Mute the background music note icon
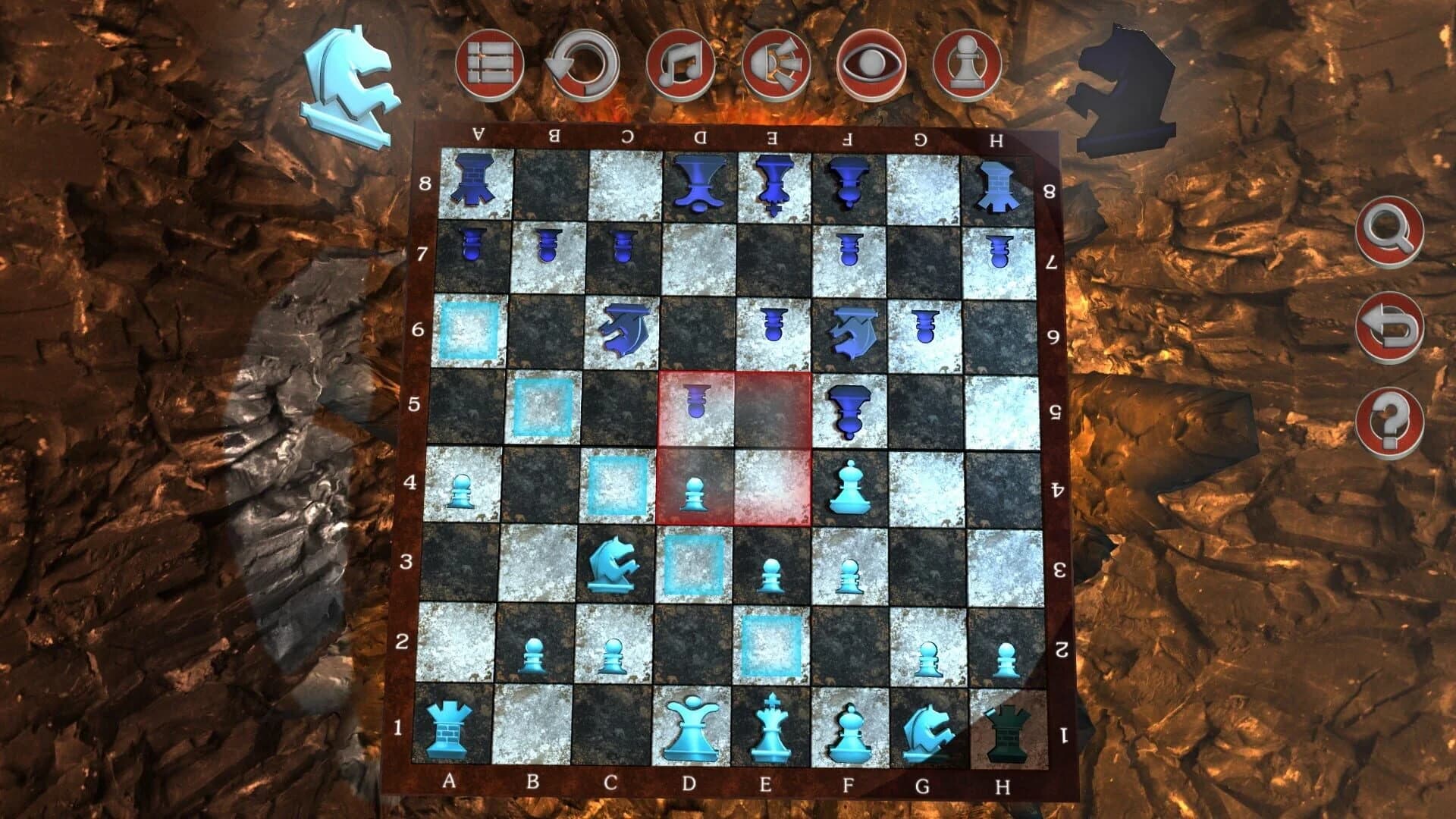This screenshot has width=1456, height=819. click(682, 64)
